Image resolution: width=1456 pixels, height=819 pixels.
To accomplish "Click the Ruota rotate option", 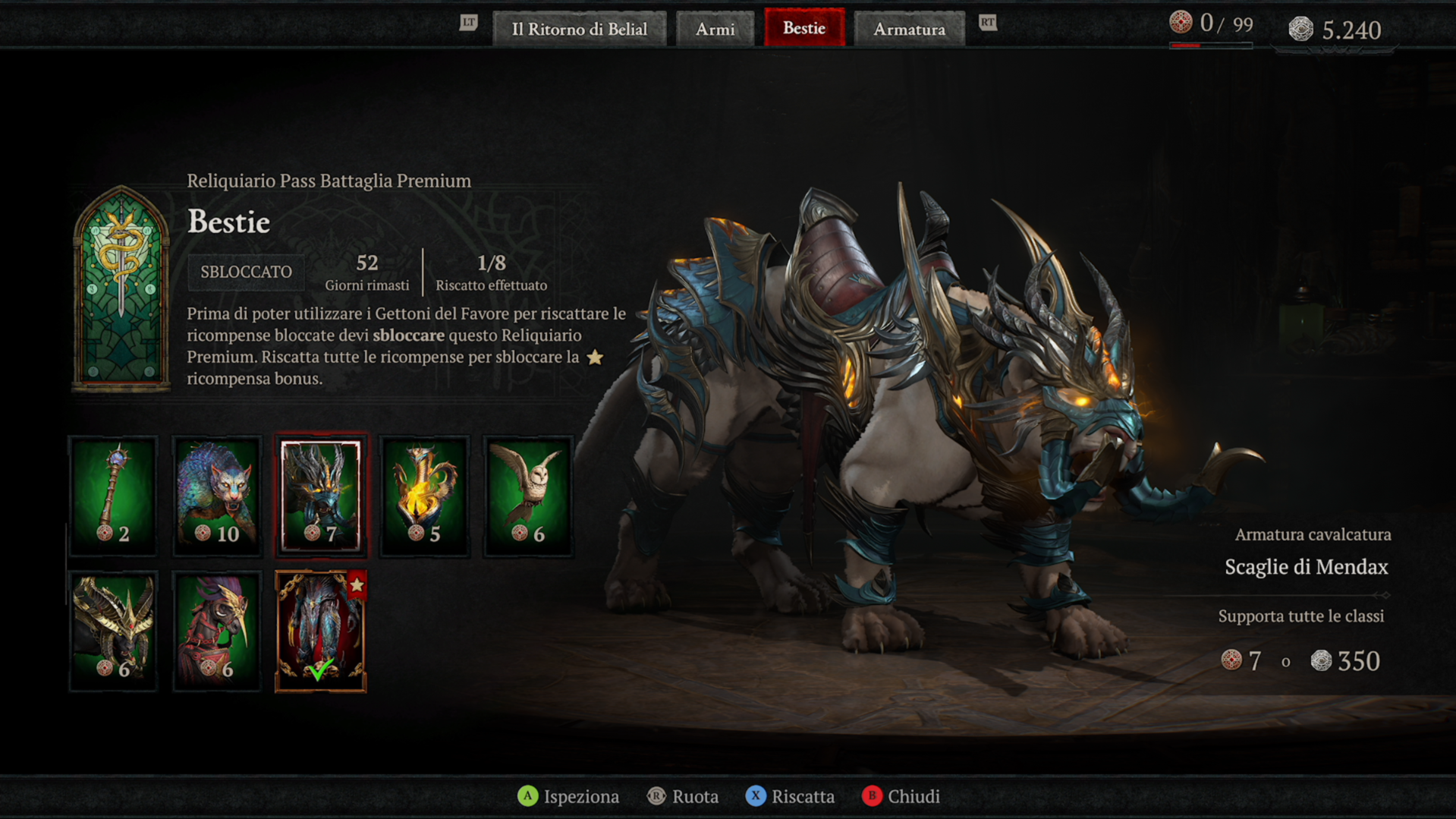I will [x=683, y=796].
